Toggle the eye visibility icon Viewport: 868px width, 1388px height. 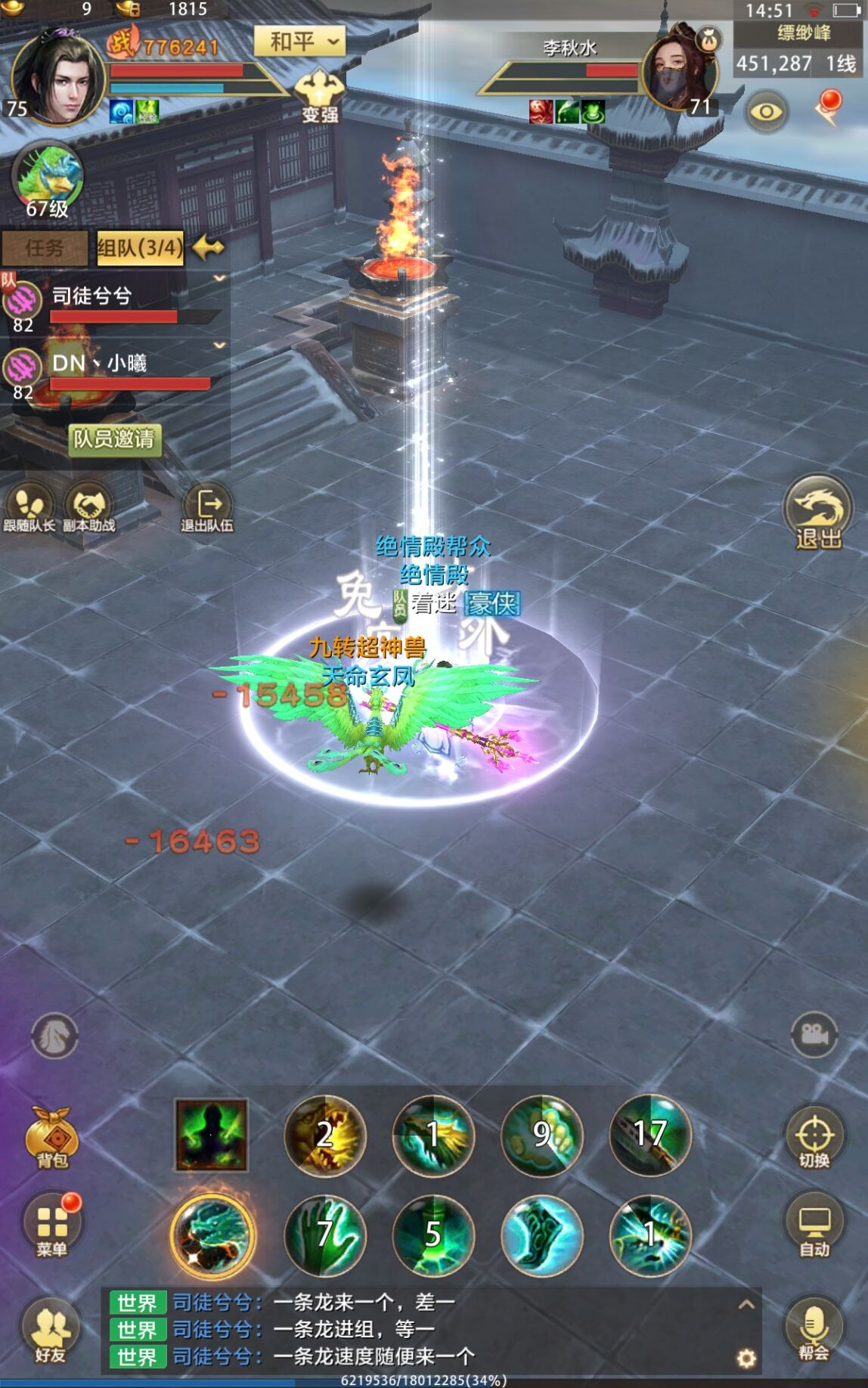(x=767, y=112)
